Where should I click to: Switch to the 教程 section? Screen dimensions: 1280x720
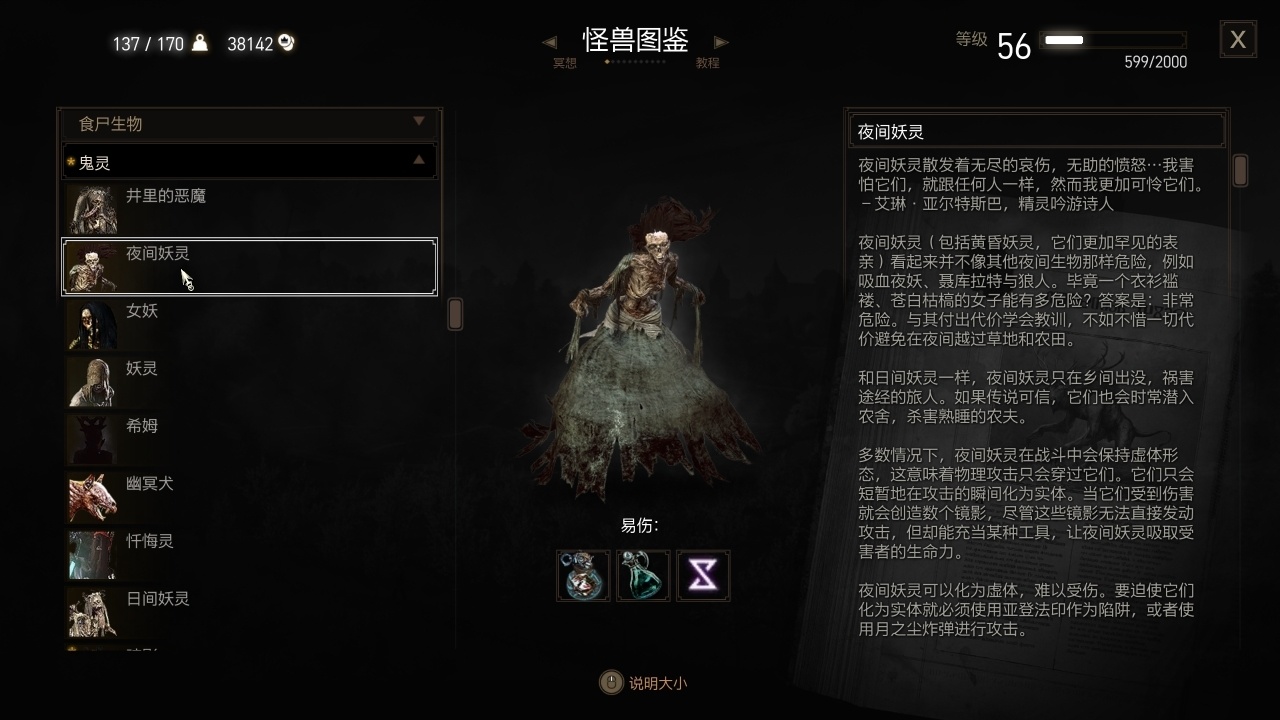pyautogui.click(x=709, y=61)
